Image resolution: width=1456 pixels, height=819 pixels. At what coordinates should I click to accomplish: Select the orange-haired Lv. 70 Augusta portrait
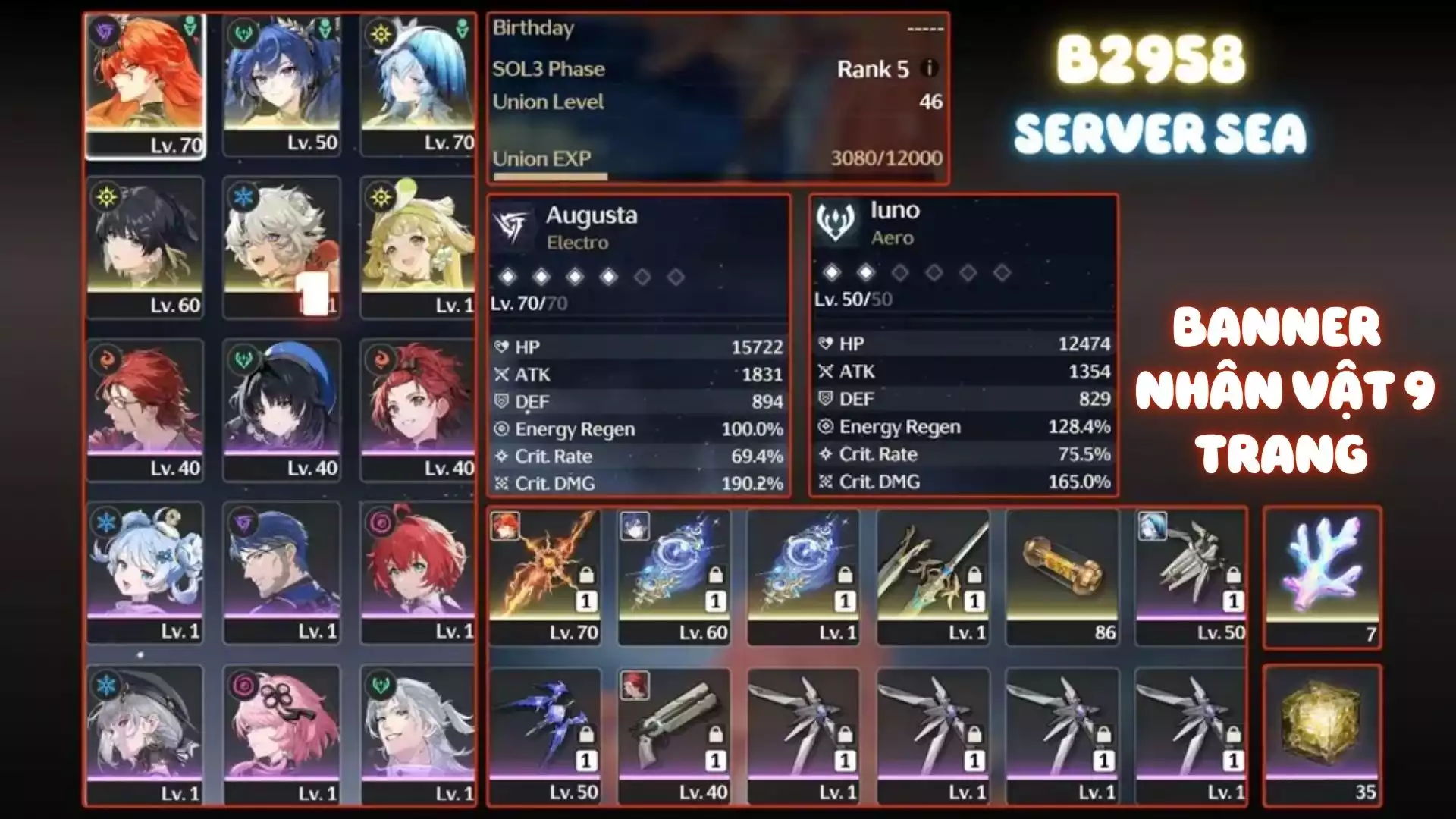(145, 85)
